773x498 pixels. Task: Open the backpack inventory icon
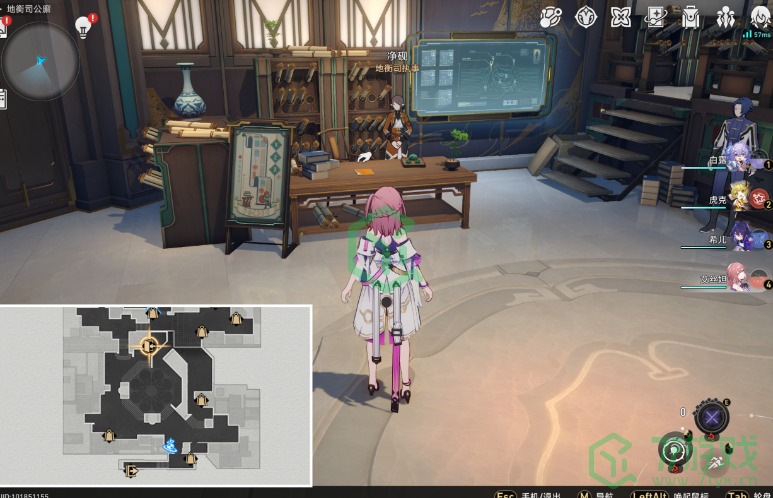point(691,16)
